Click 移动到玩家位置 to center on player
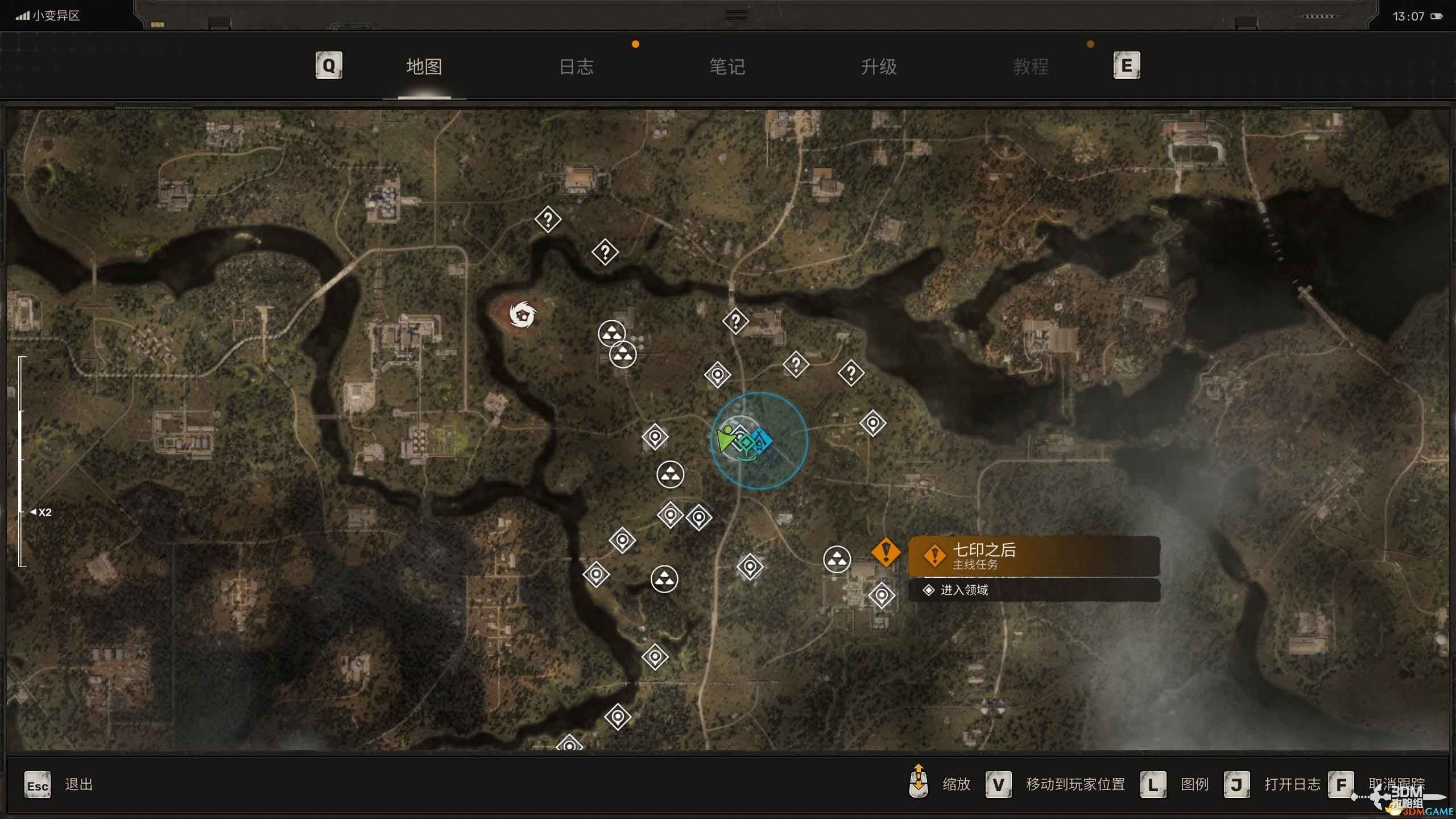Screen dimensions: 1456x819 pyautogui.click(x=1075, y=785)
